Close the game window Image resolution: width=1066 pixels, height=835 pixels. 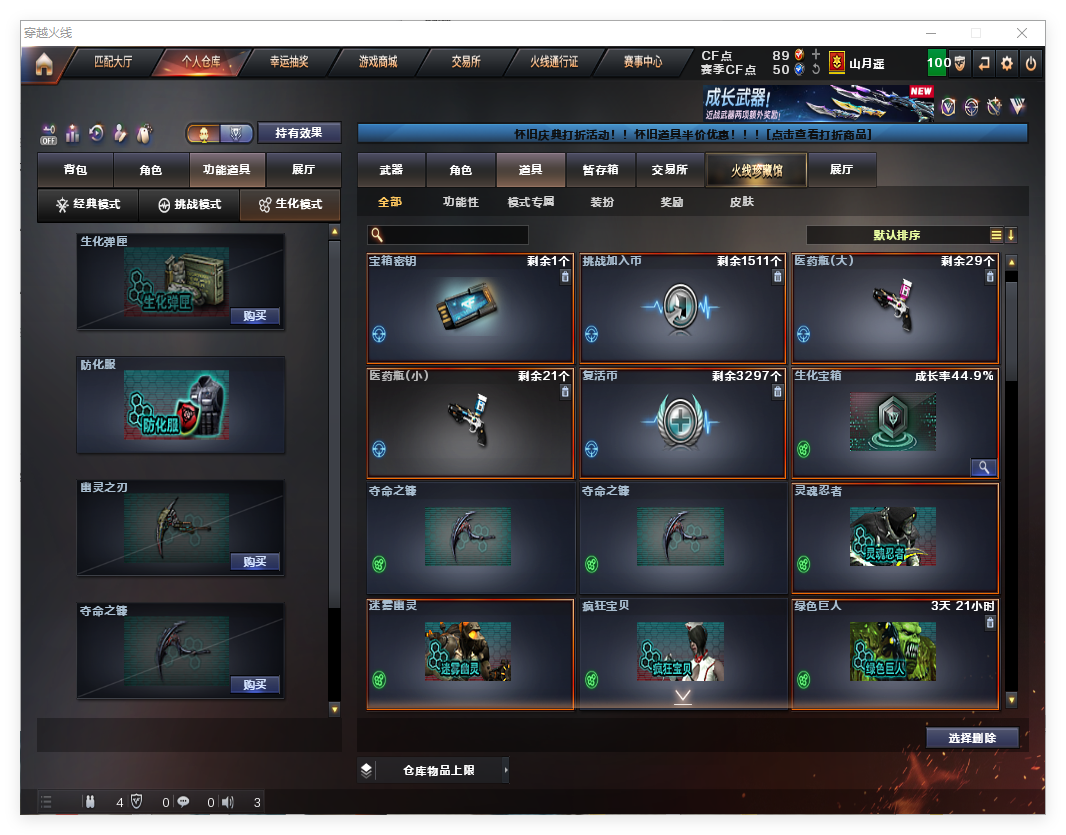pos(1023,33)
